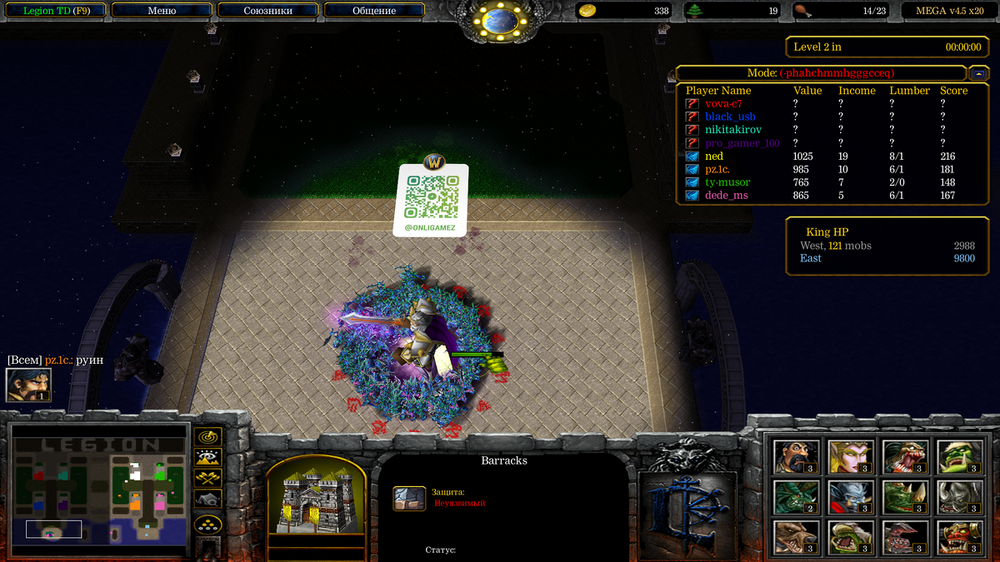
Task: Click the chat sender's portrait icon
Action: point(28,385)
